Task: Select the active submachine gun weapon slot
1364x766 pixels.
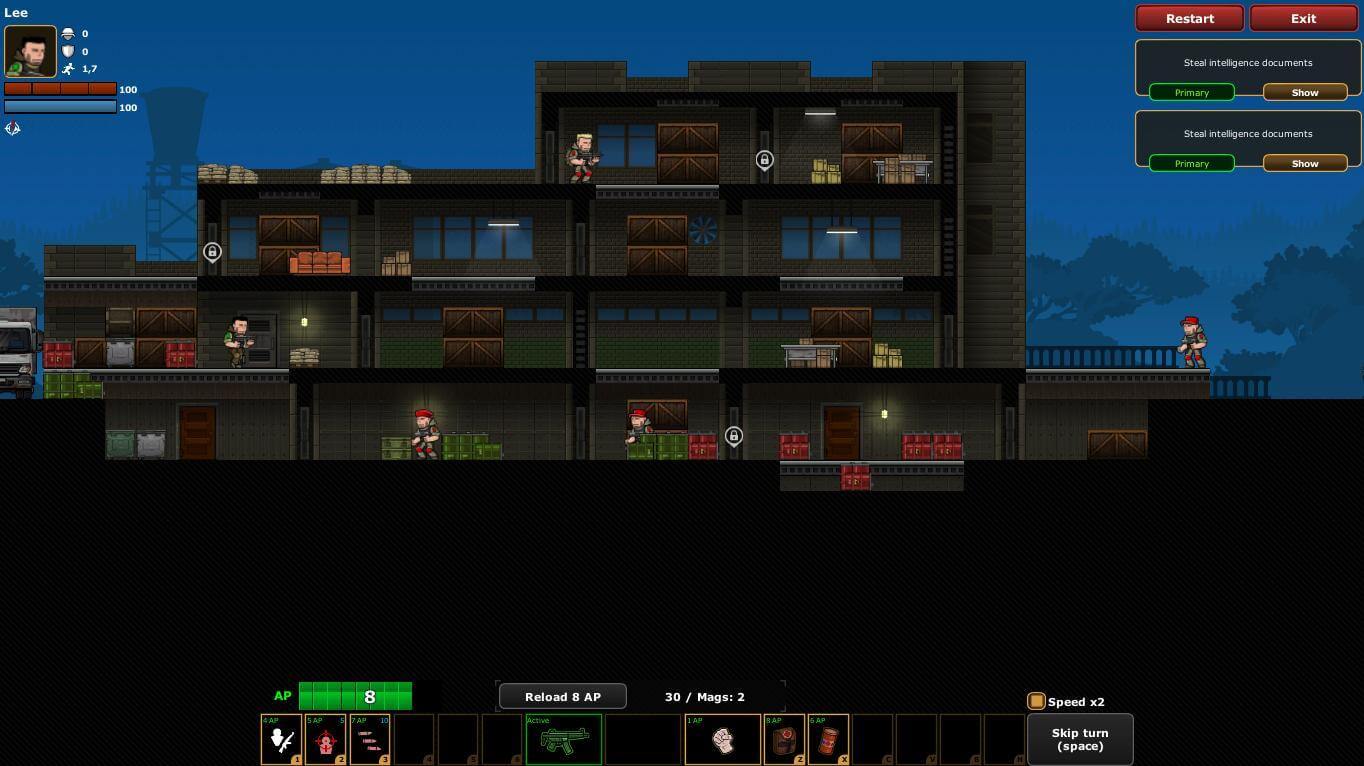Action: [564, 740]
